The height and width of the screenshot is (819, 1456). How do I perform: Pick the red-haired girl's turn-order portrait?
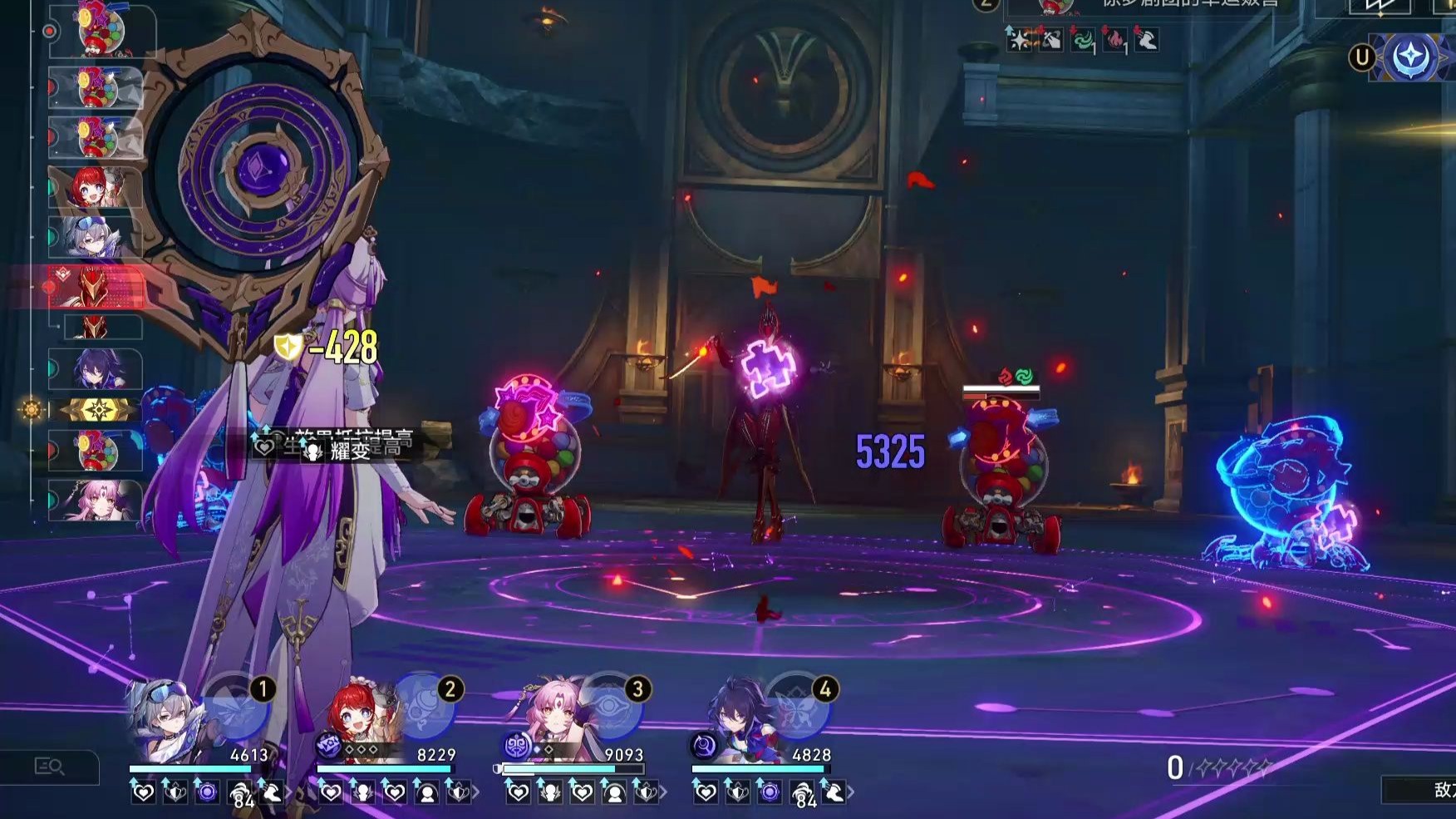click(97, 188)
